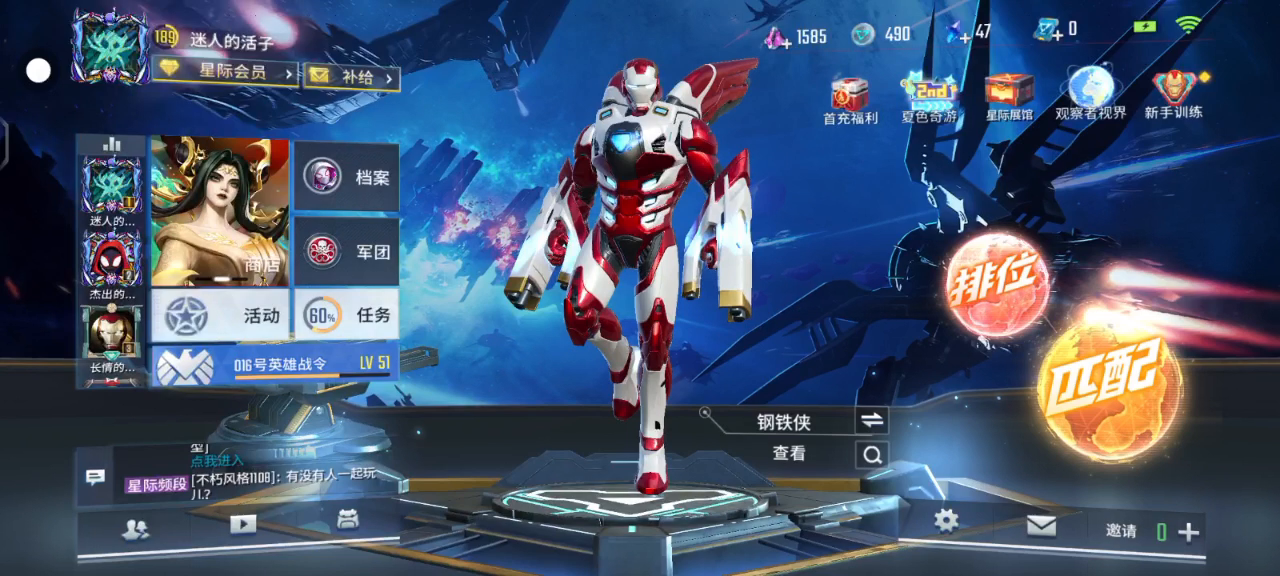Viewport: 1280px width, 576px height.
Task: View the 任务 missions list
Action: (x=347, y=315)
